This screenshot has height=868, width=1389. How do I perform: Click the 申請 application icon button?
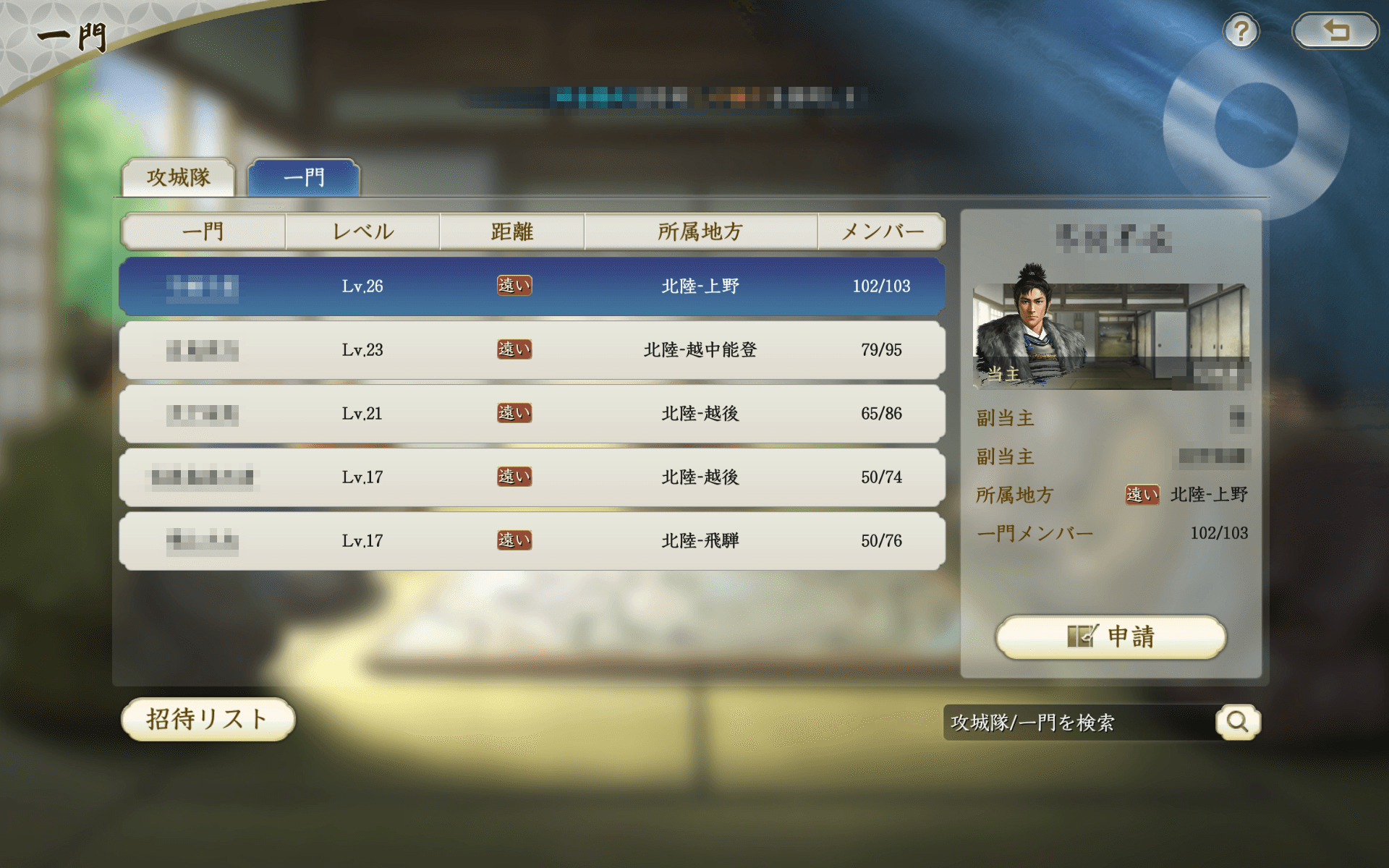pyautogui.click(x=1109, y=638)
